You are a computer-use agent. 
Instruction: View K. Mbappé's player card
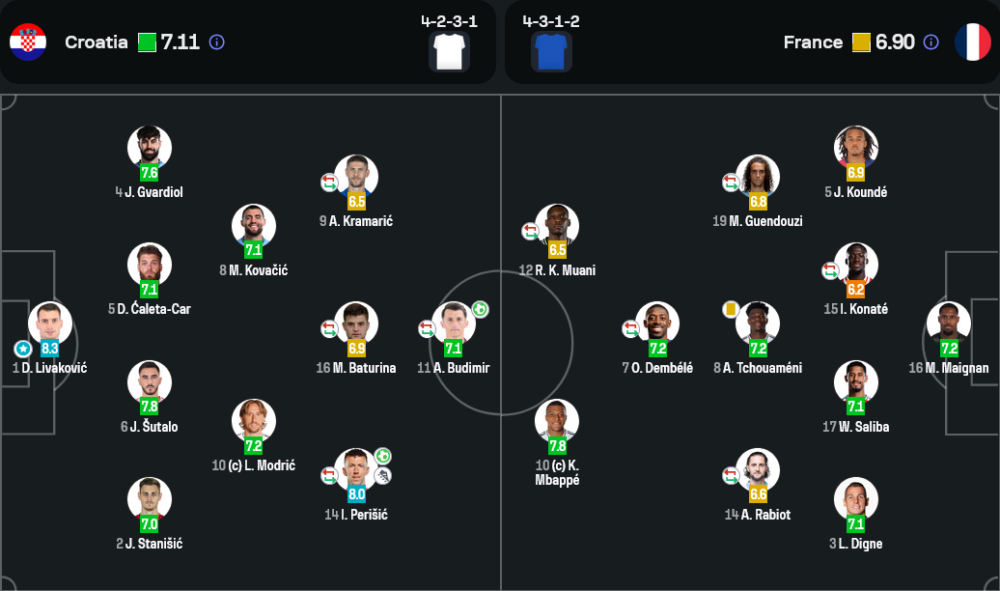[x=557, y=421]
